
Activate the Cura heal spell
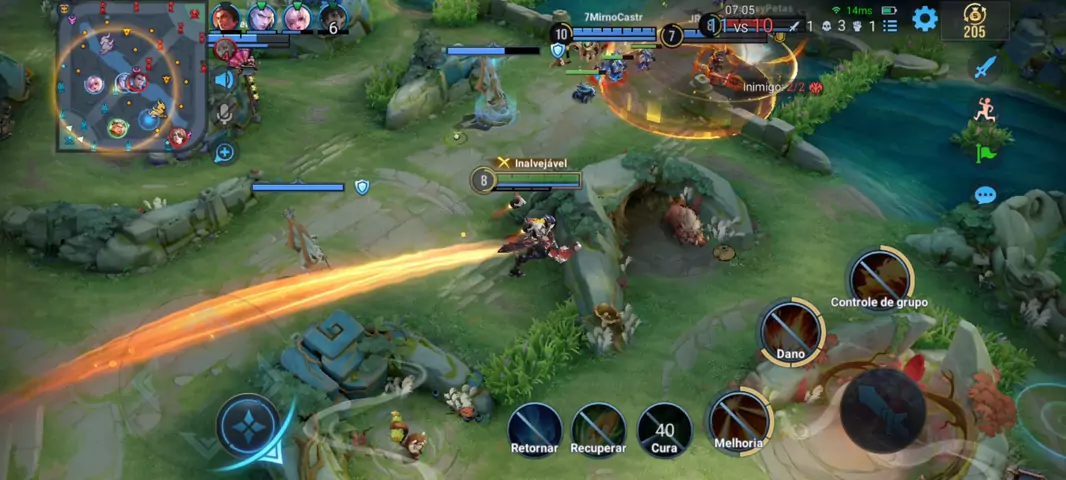pyautogui.click(x=664, y=427)
